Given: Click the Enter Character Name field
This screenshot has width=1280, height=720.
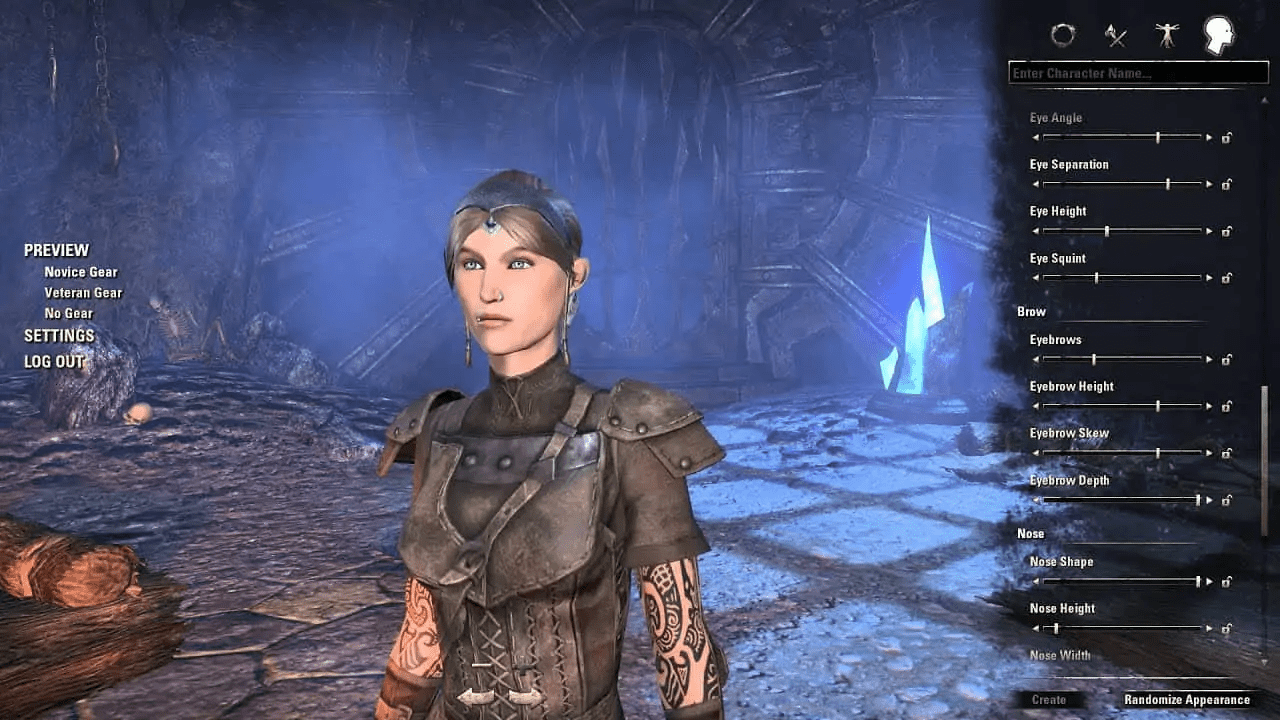Looking at the screenshot, I should (x=1138, y=72).
